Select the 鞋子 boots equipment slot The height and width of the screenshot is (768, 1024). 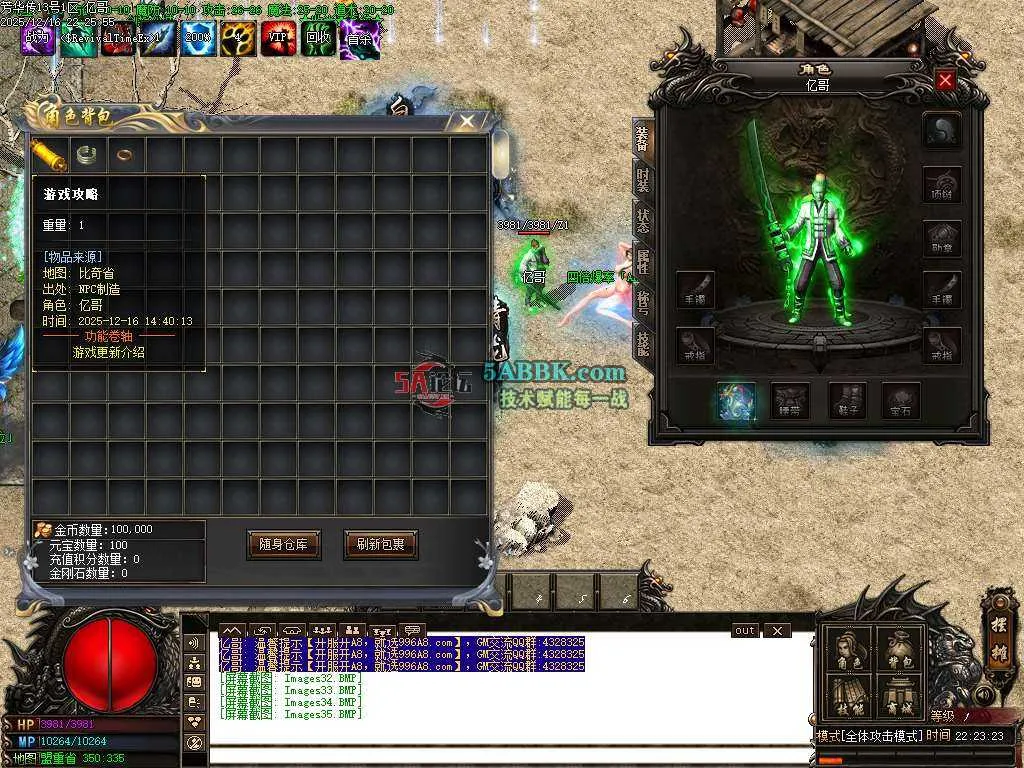[846, 401]
